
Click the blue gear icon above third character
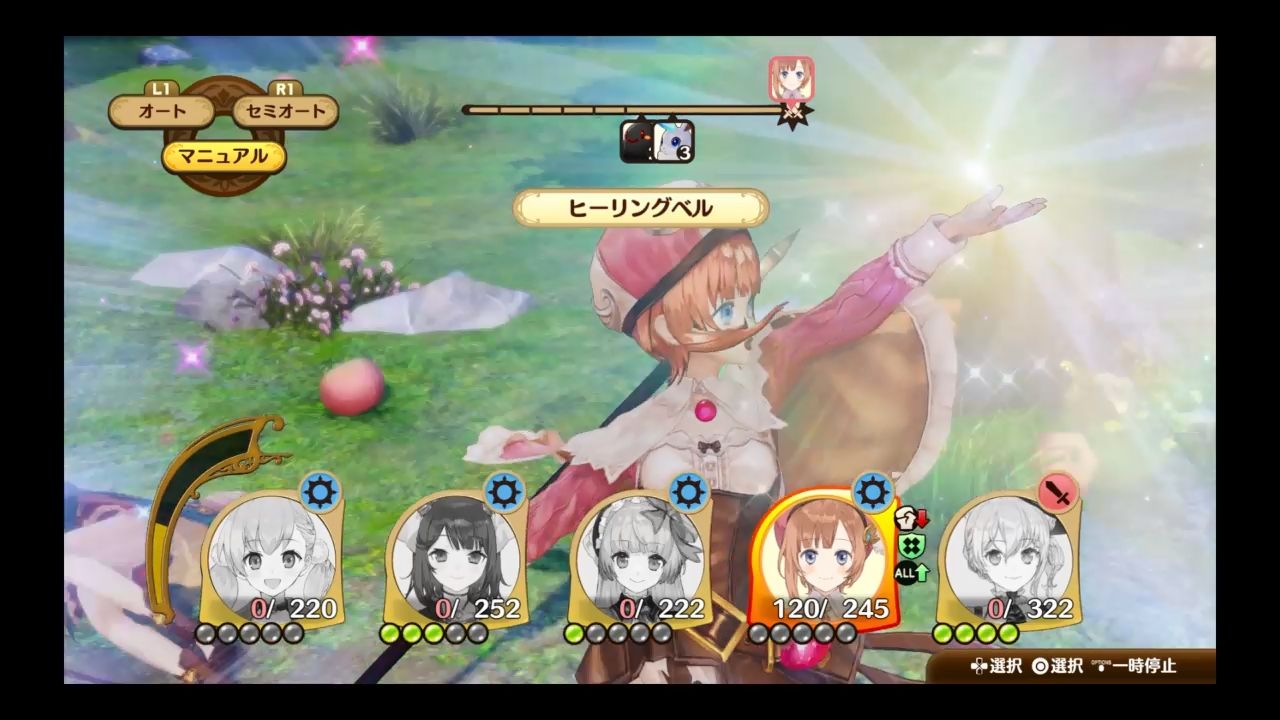[x=687, y=490]
